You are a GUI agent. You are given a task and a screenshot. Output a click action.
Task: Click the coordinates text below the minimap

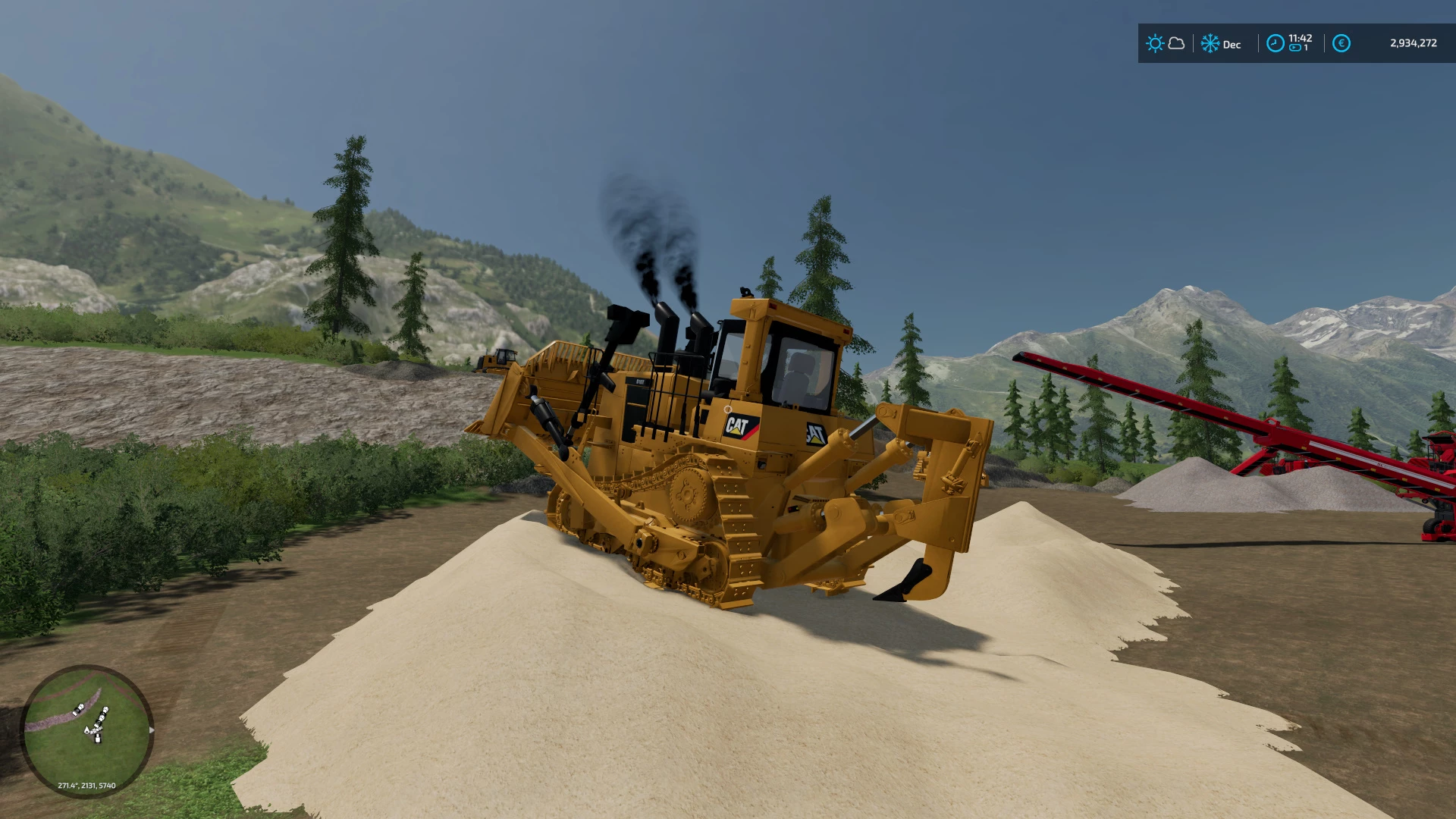tap(86, 786)
